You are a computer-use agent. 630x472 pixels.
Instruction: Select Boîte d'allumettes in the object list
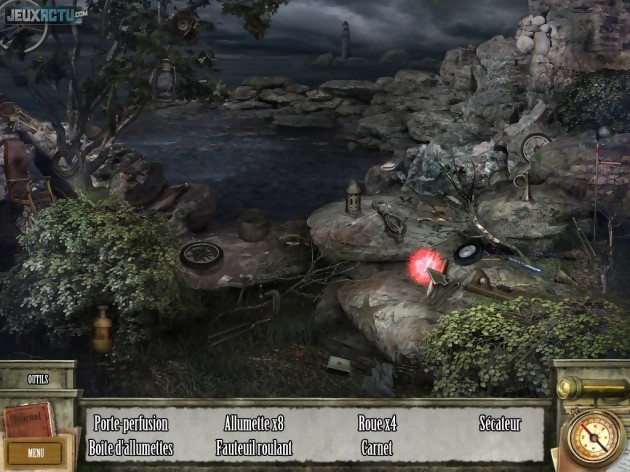pos(131,447)
